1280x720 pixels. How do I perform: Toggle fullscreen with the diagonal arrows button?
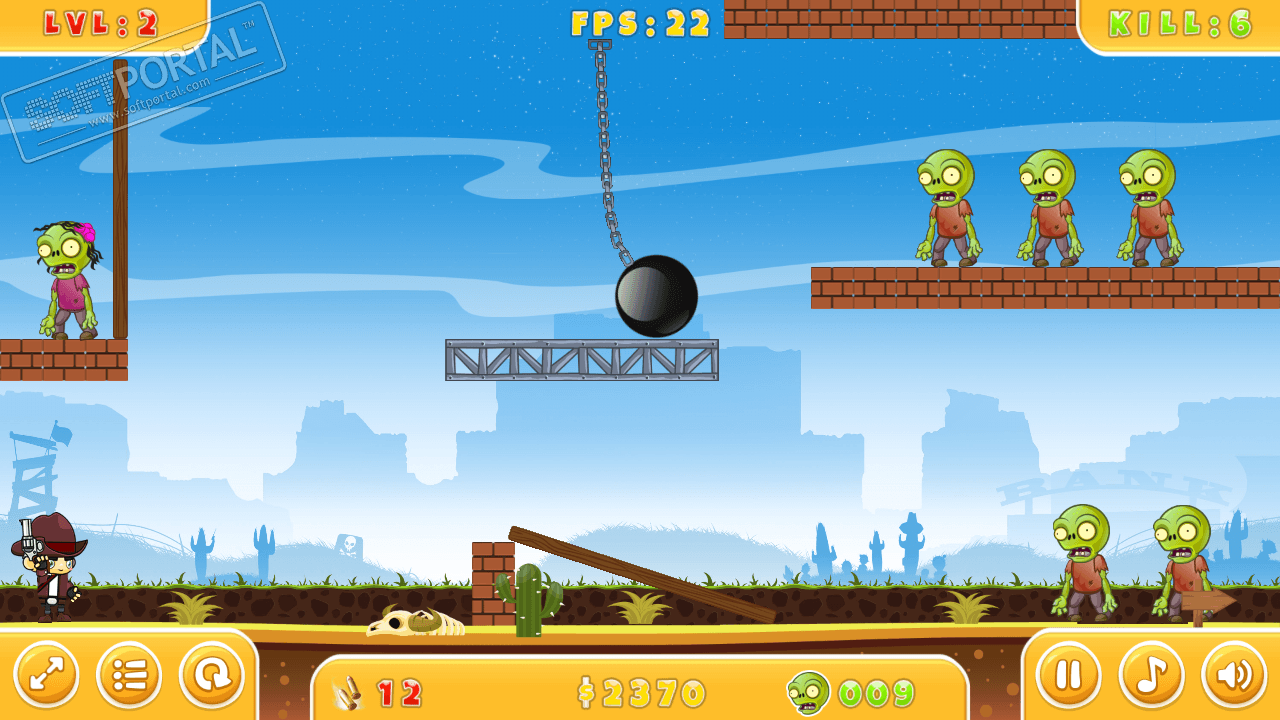coord(46,675)
